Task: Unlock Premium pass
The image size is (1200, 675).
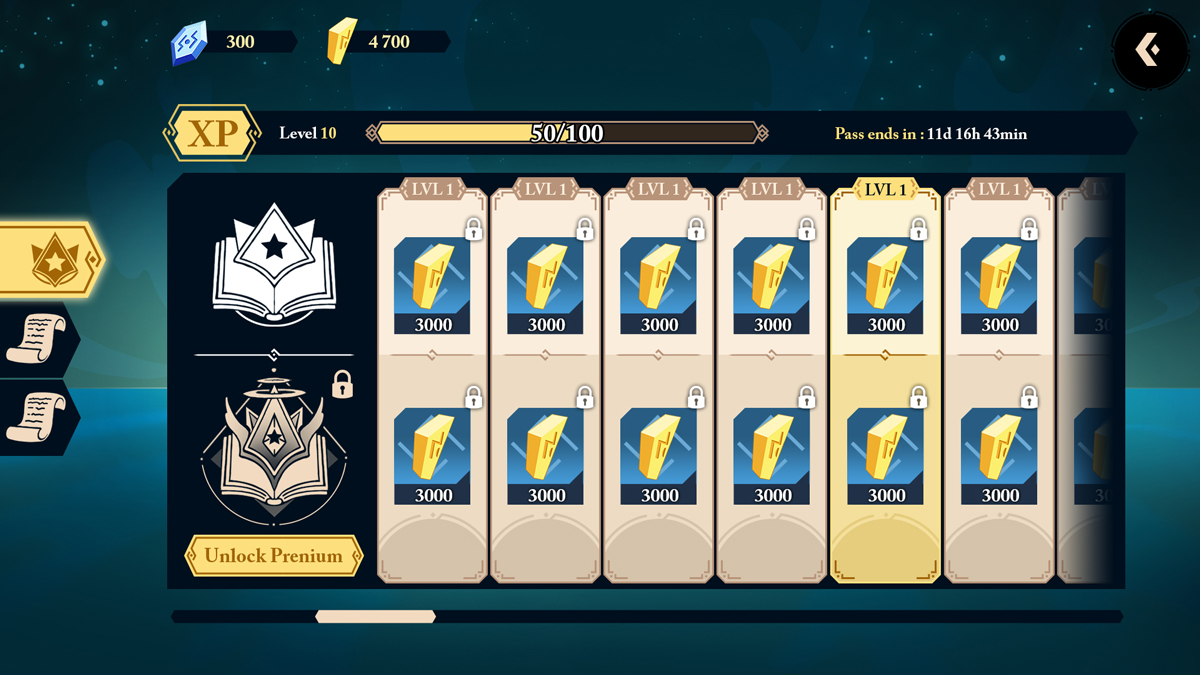Action: tap(273, 556)
